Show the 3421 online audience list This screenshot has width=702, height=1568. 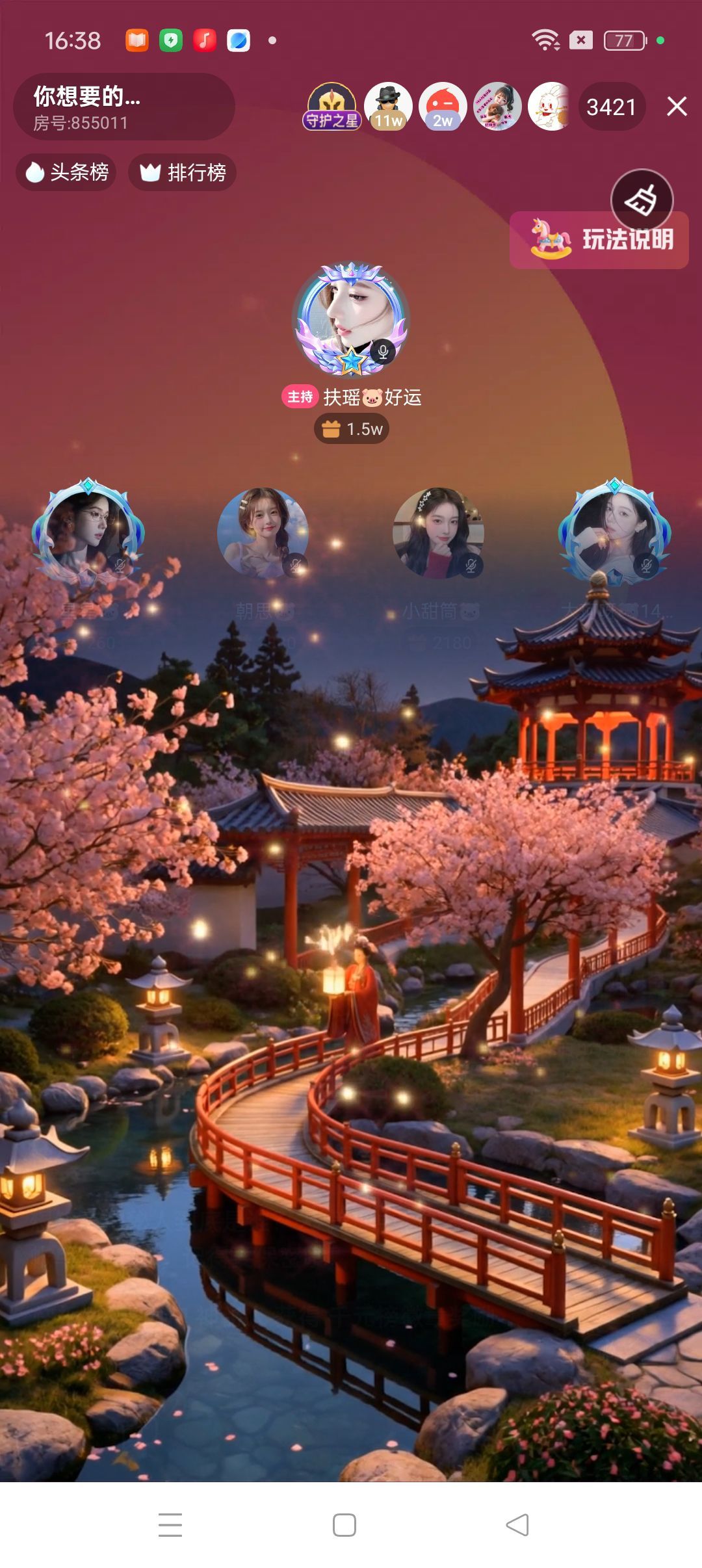pos(611,107)
